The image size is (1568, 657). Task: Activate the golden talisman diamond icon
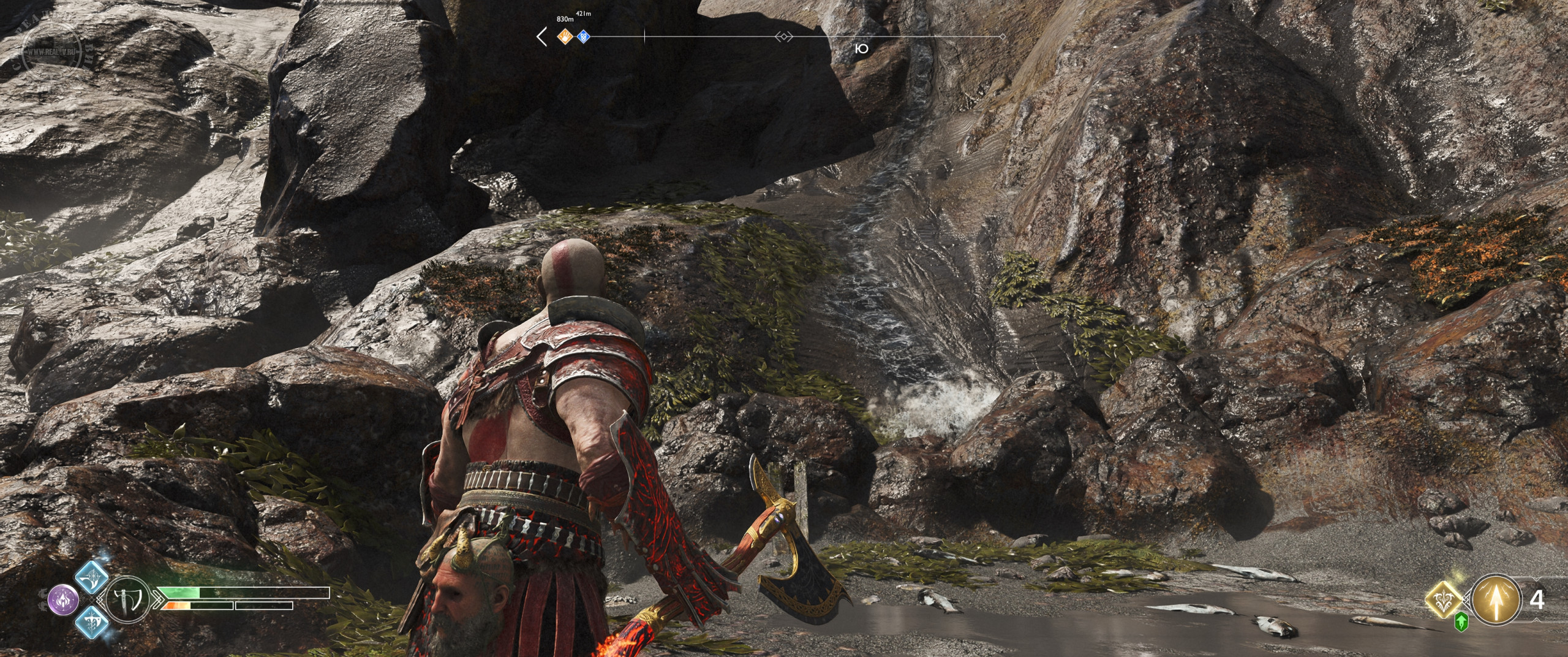(1444, 599)
